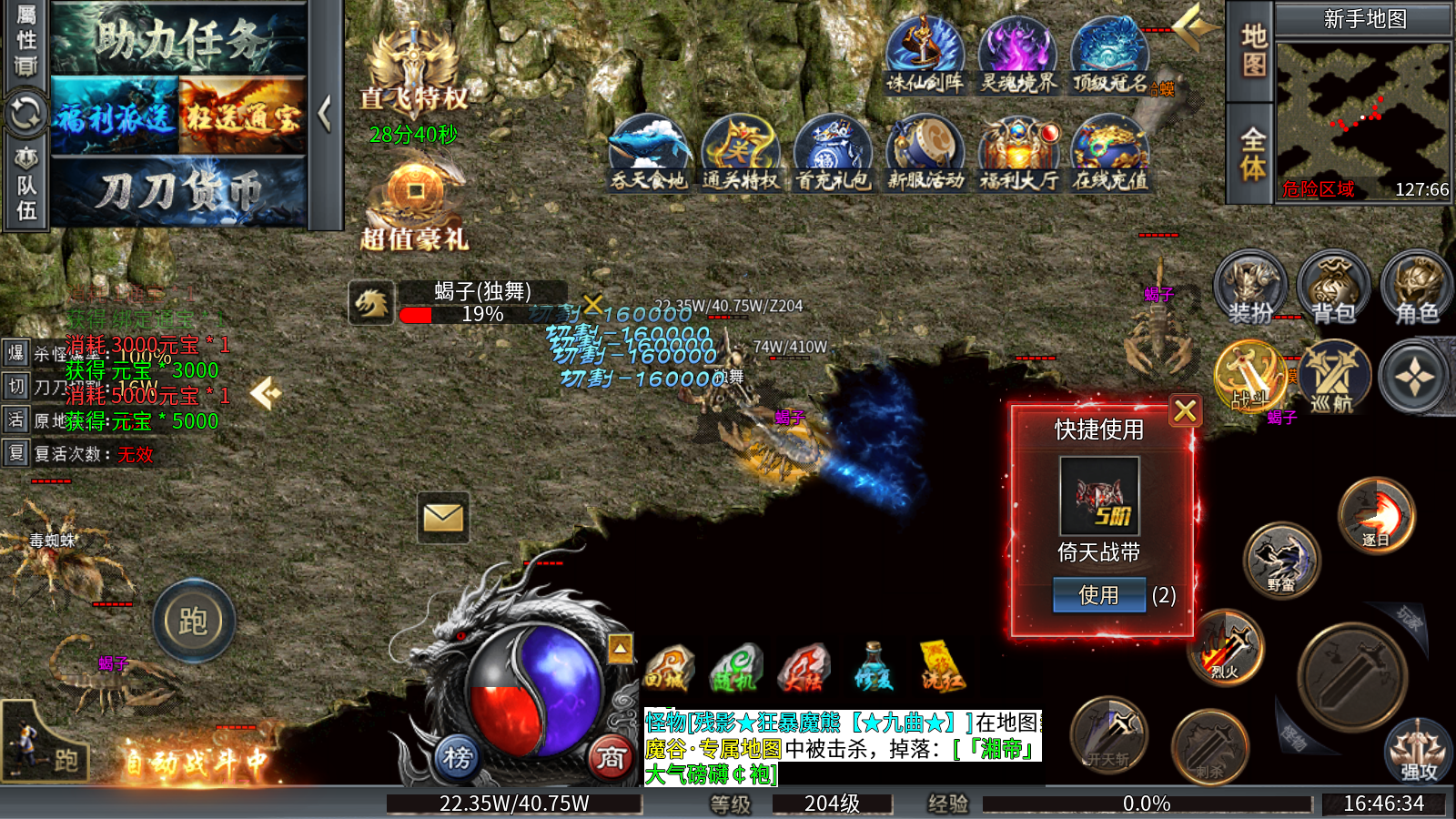Use the 倚天战带 item

[1098, 595]
